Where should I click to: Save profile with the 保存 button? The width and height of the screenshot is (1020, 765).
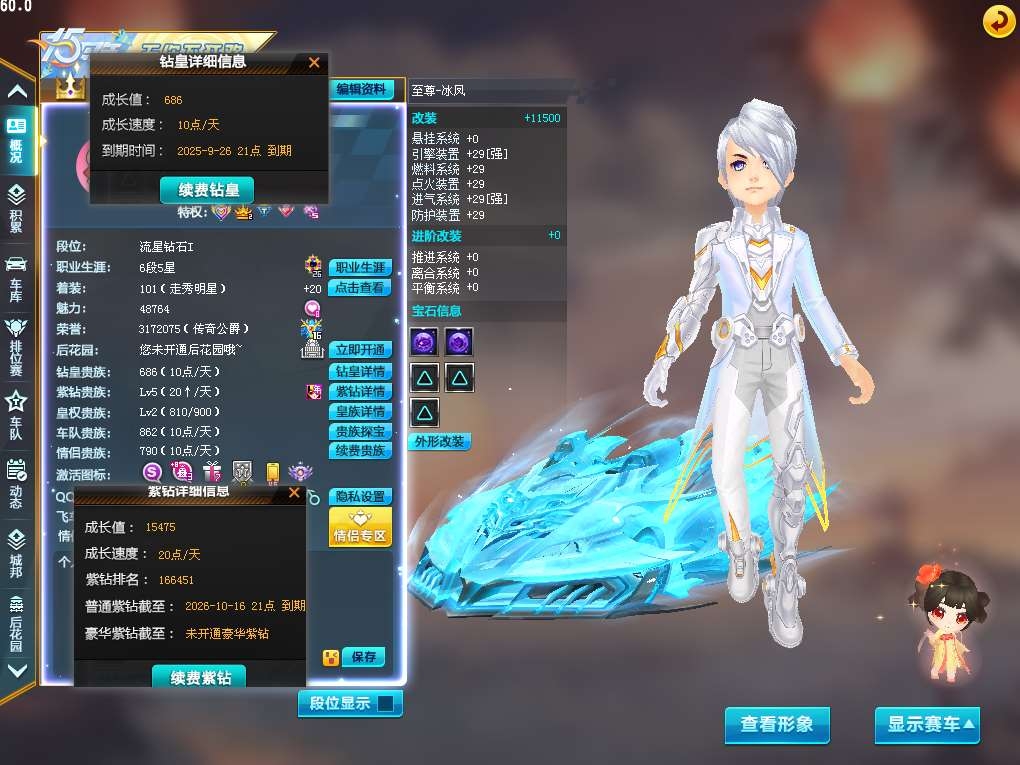click(x=363, y=657)
